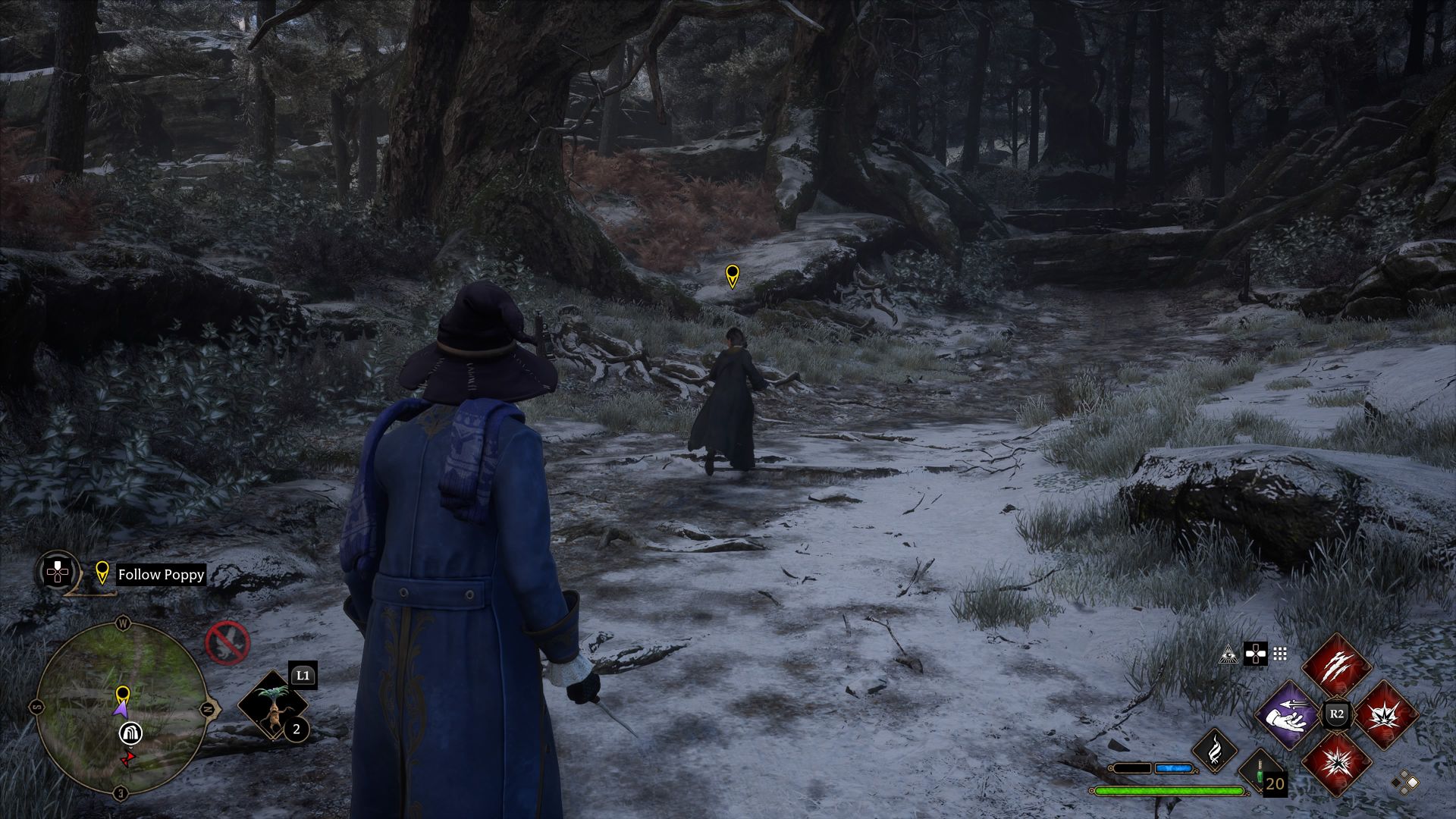
Task: Click the yellow objective marker on the minimap
Action: pyautogui.click(x=122, y=694)
